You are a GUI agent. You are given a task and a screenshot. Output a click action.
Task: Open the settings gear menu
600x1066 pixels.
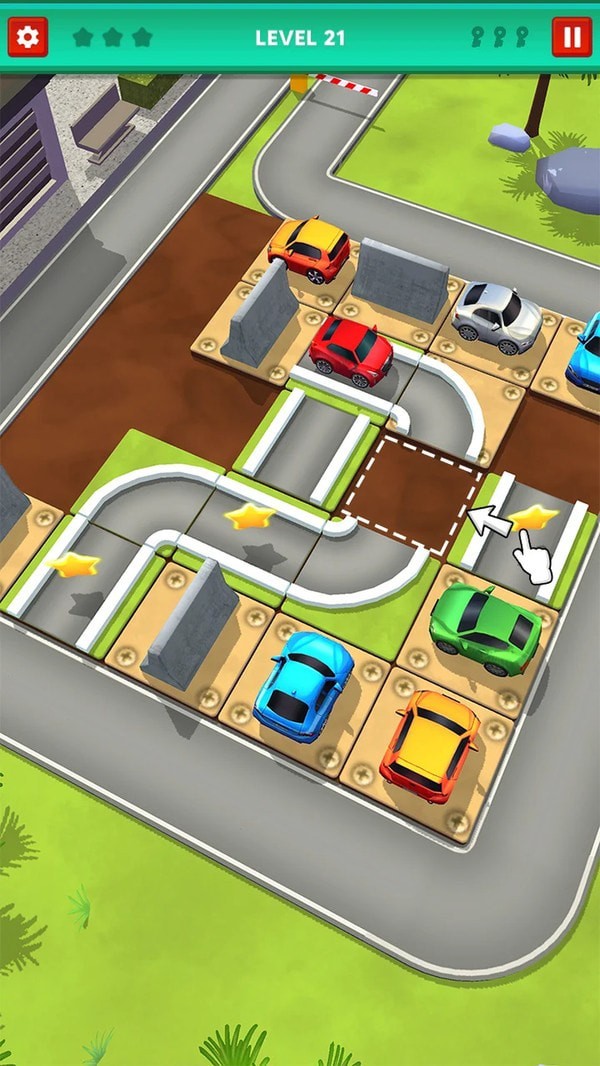28,38
